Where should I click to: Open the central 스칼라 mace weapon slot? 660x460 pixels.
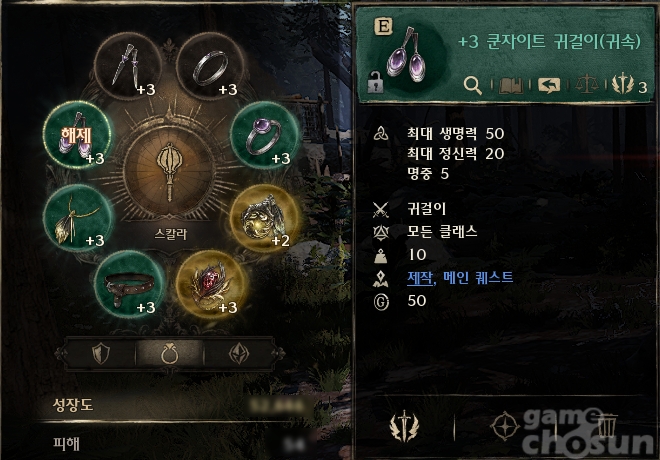point(170,163)
